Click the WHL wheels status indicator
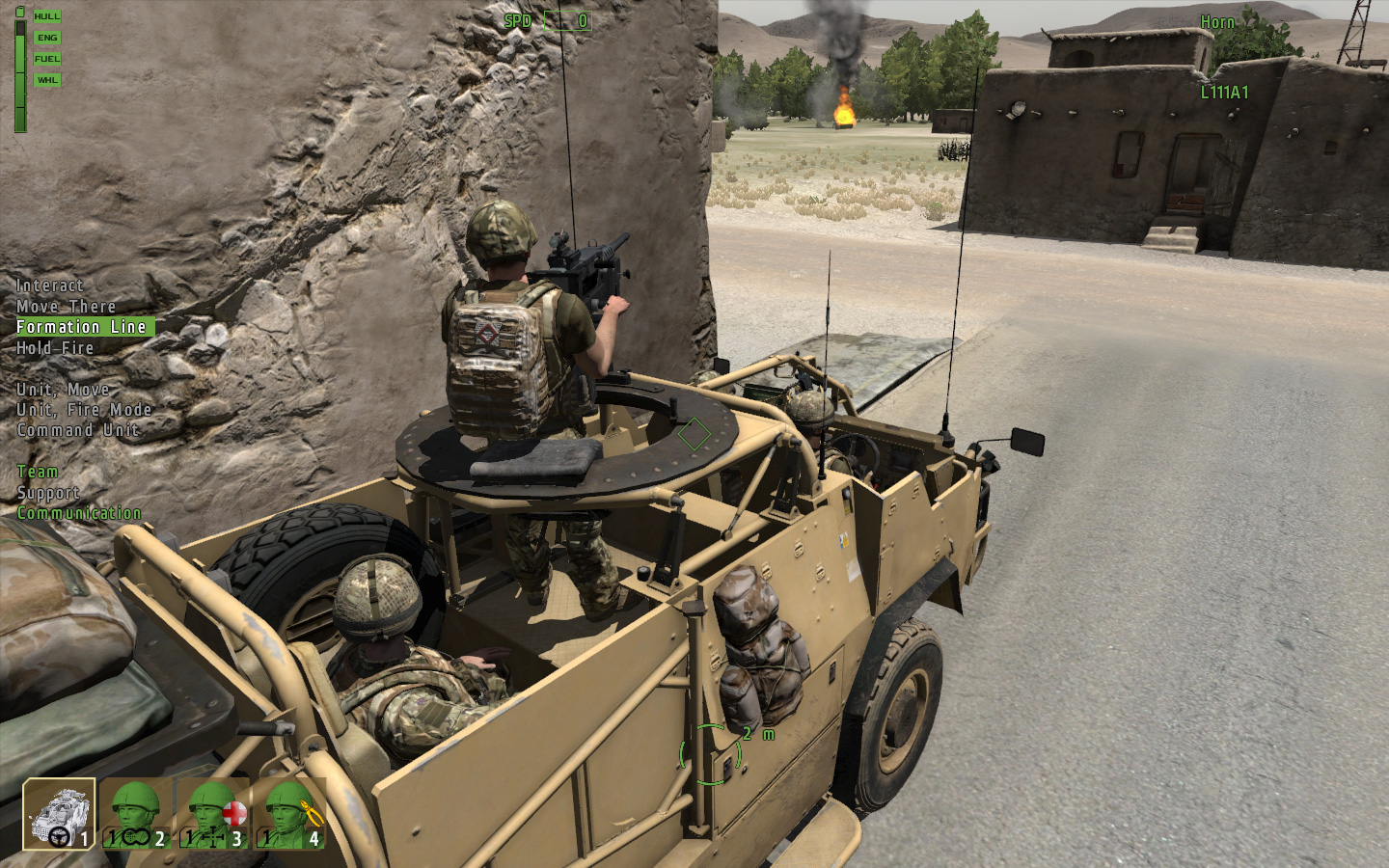Image resolution: width=1389 pixels, height=868 pixels. pos(45,79)
